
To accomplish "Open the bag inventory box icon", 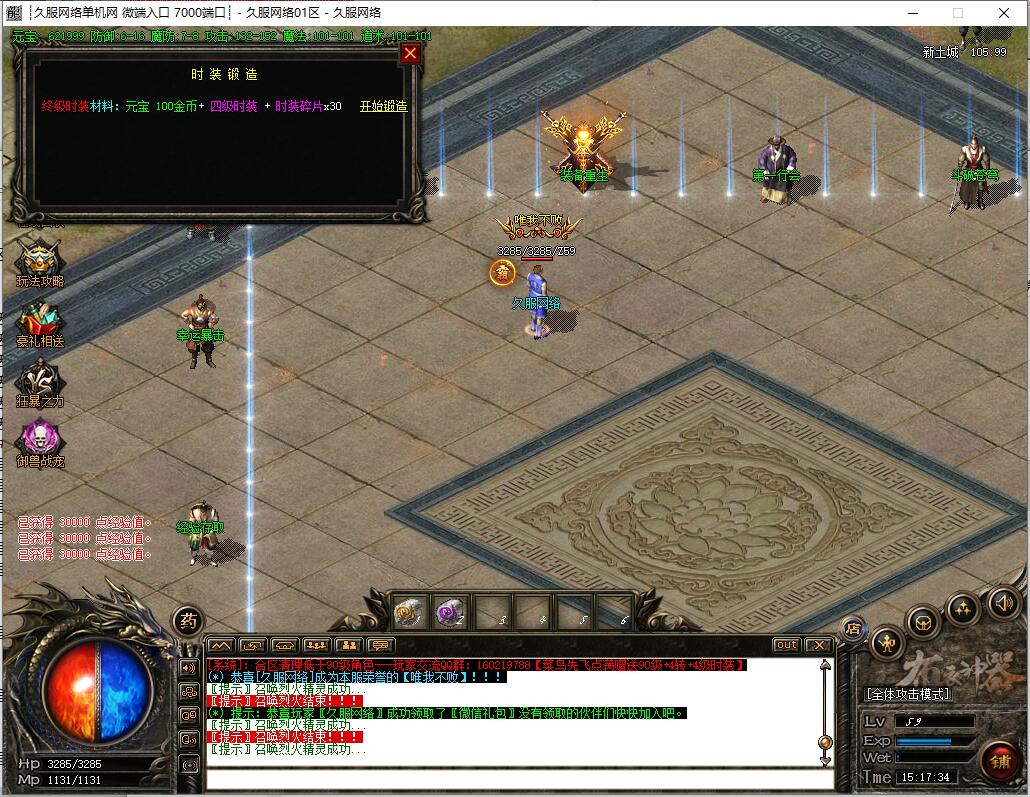I will click(923, 622).
